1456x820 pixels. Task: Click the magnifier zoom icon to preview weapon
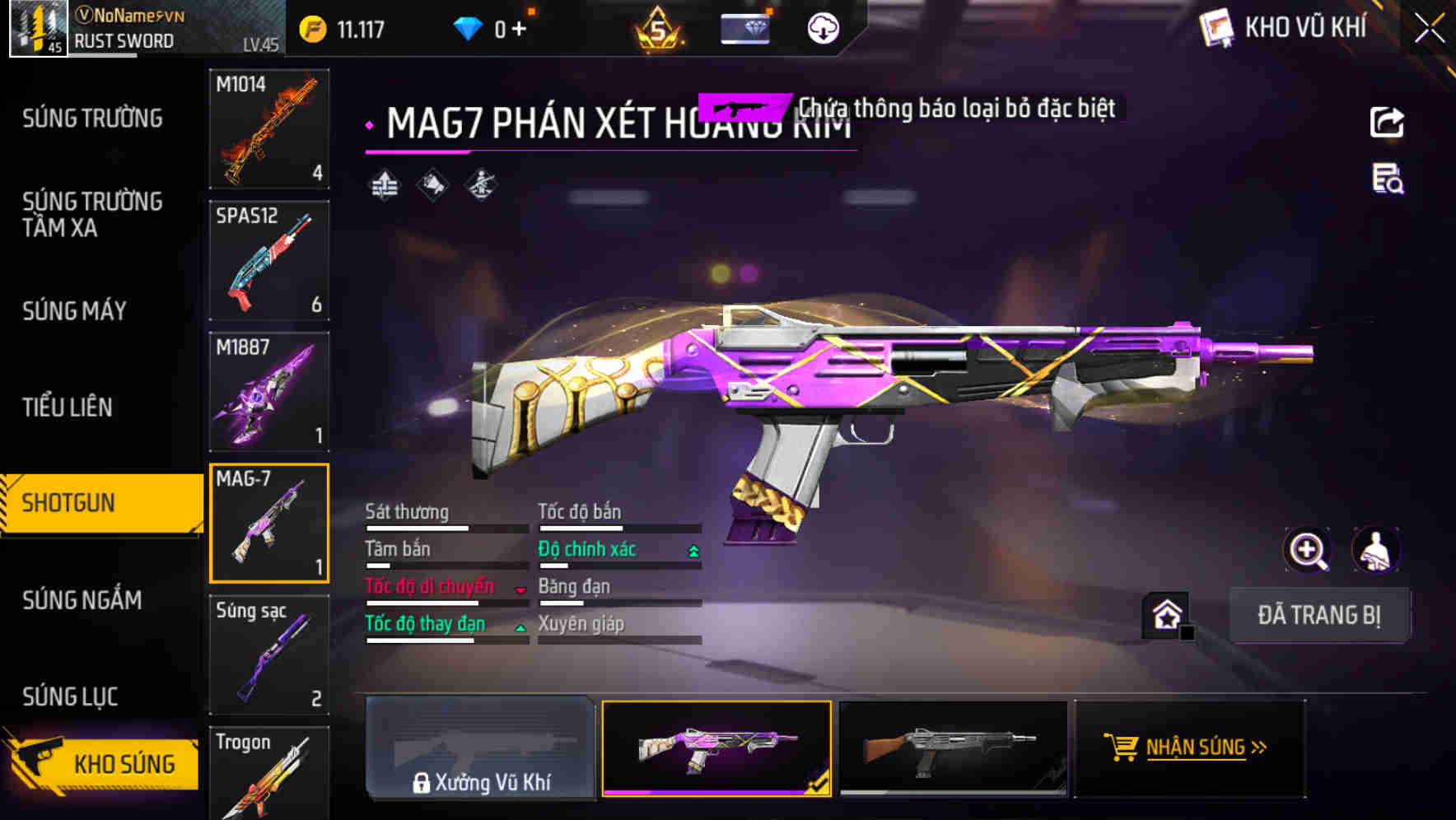[1308, 550]
